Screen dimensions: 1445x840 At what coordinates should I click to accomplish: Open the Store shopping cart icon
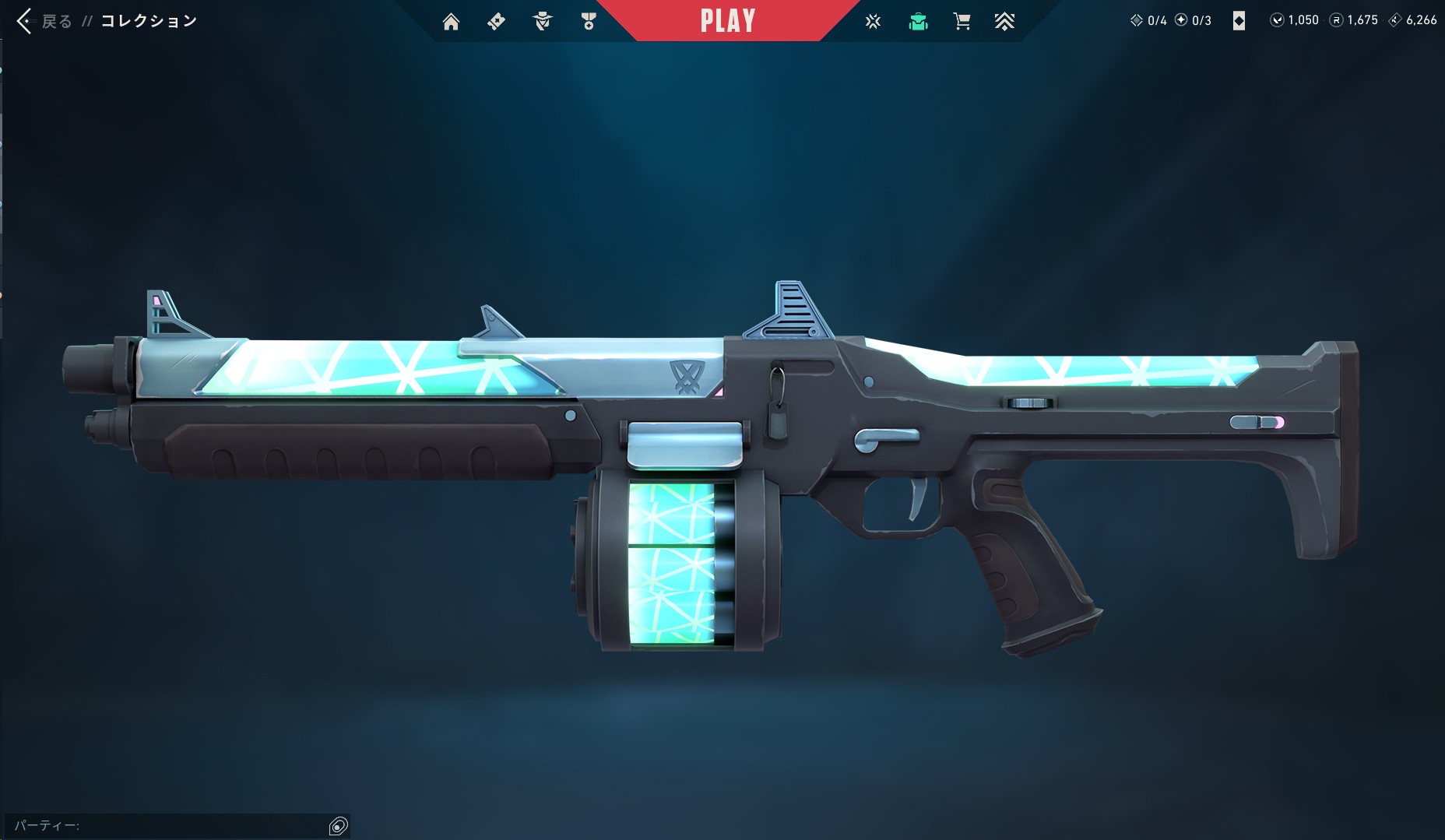(962, 21)
